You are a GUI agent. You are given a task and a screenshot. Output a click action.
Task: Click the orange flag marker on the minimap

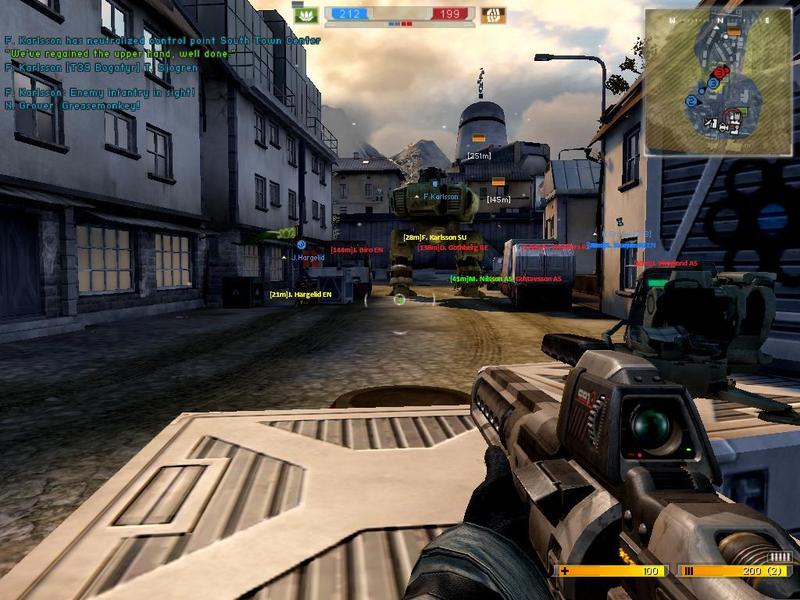pos(734,32)
